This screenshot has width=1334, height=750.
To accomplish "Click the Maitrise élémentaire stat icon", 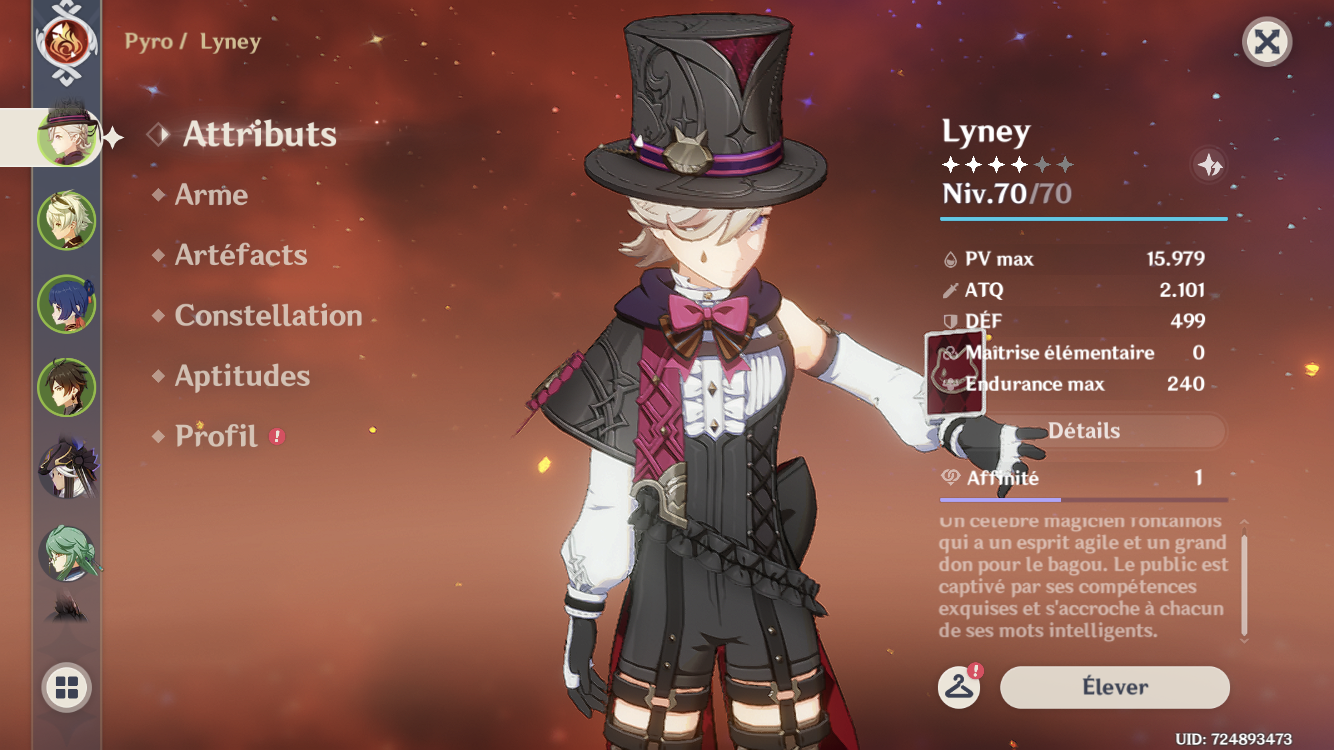I will 950,352.
